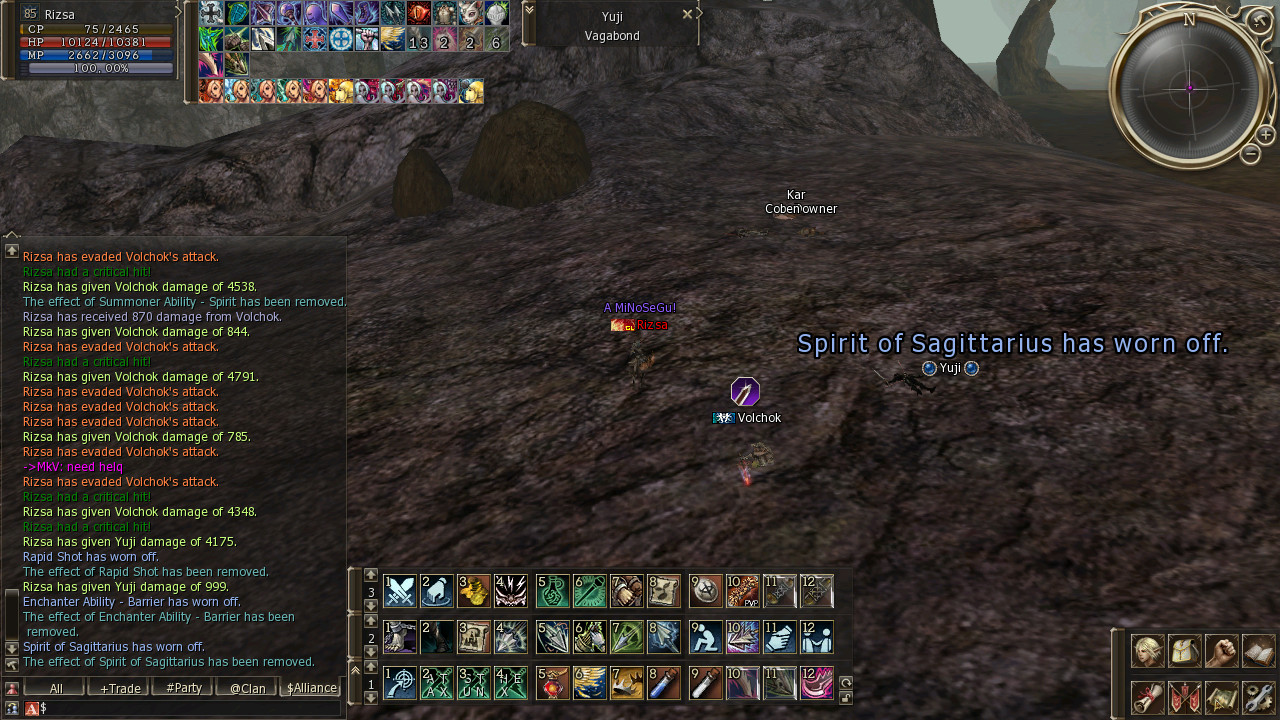Image resolution: width=1280 pixels, height=720 pixels.
Task: Open the world map parchment icon
Action: click(1222, 697)
